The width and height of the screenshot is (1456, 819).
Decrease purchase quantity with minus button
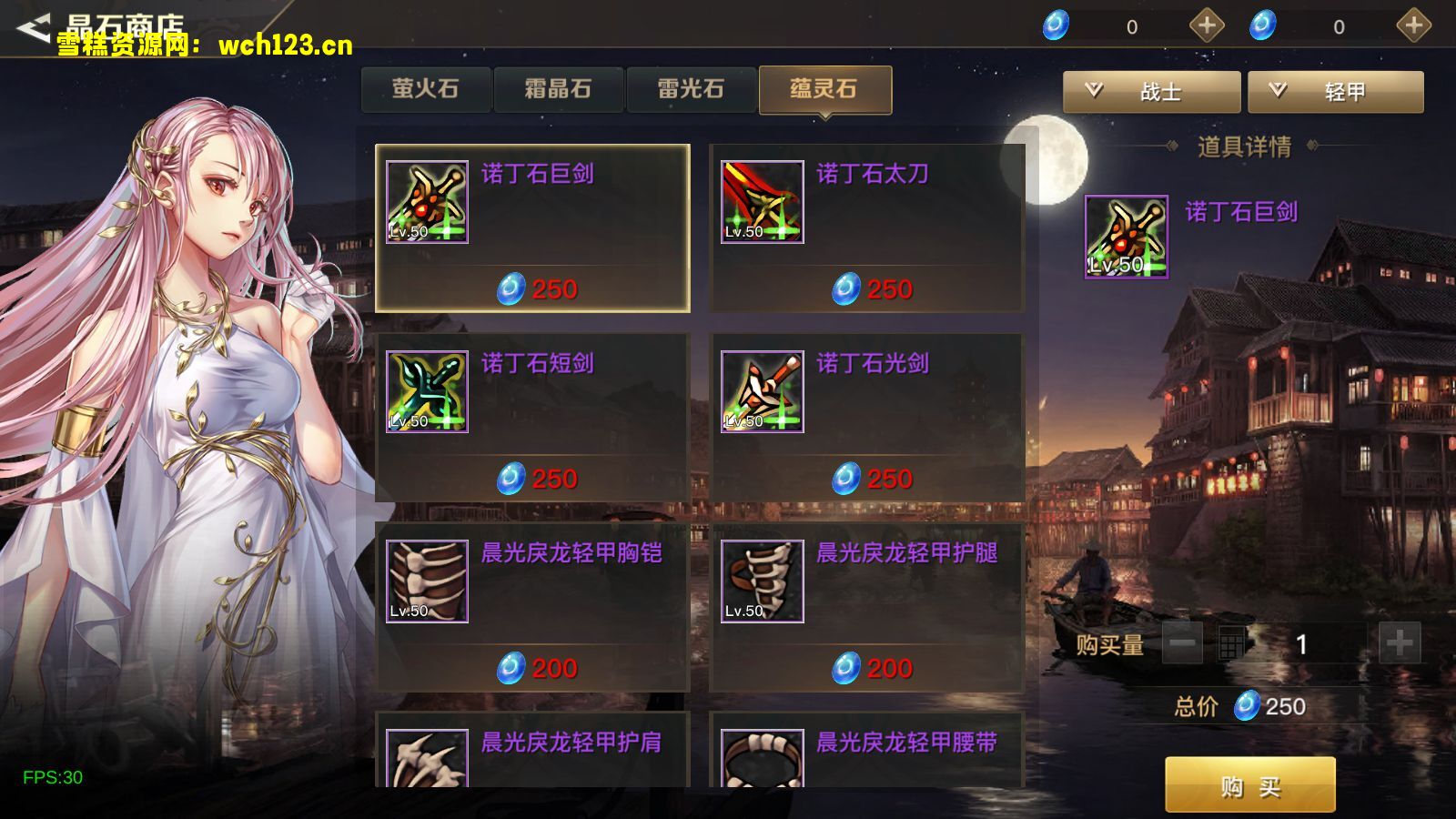tap(1181, 642)
